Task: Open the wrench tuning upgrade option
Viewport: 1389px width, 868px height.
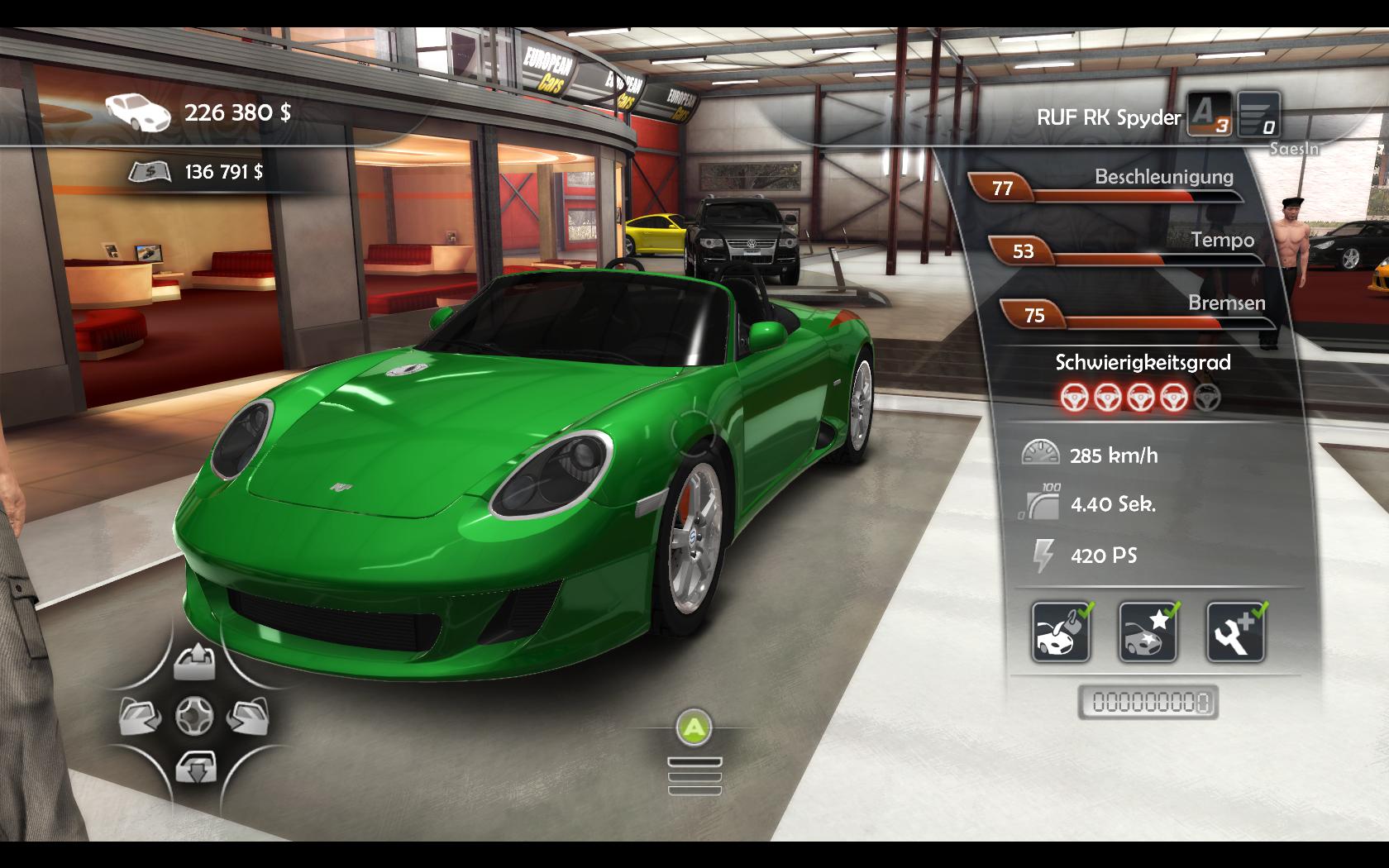Action: 1235,632
